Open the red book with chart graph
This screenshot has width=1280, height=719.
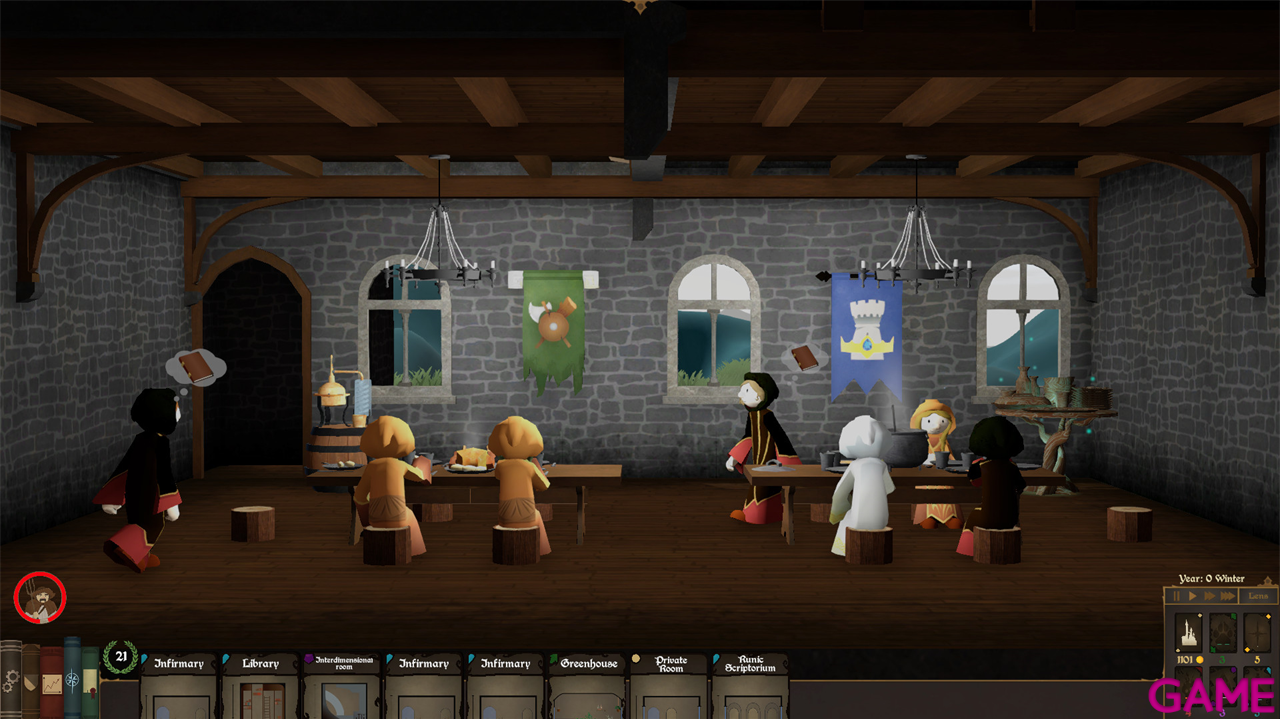coord(51,683)
